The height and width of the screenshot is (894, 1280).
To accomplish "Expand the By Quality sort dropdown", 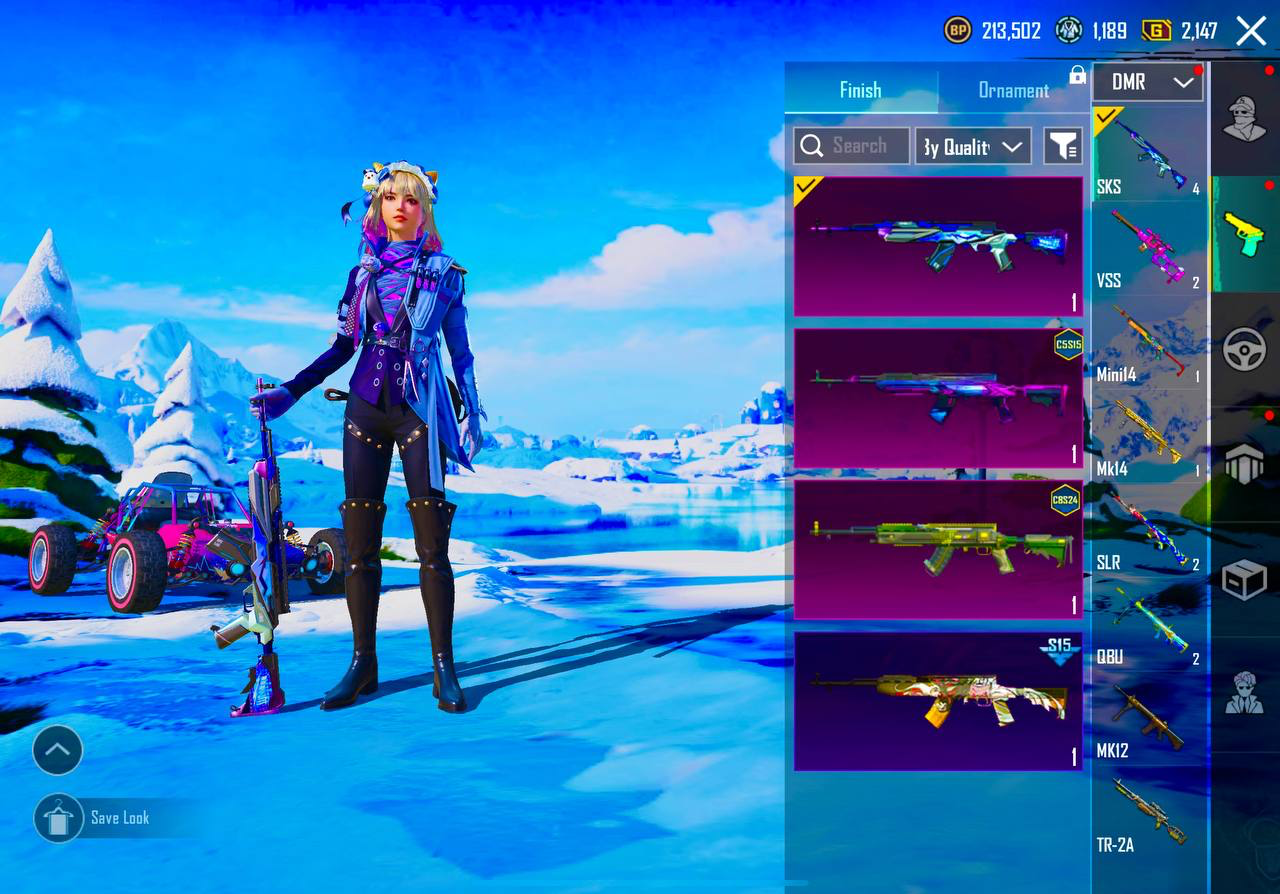I will tap(972, 145).
